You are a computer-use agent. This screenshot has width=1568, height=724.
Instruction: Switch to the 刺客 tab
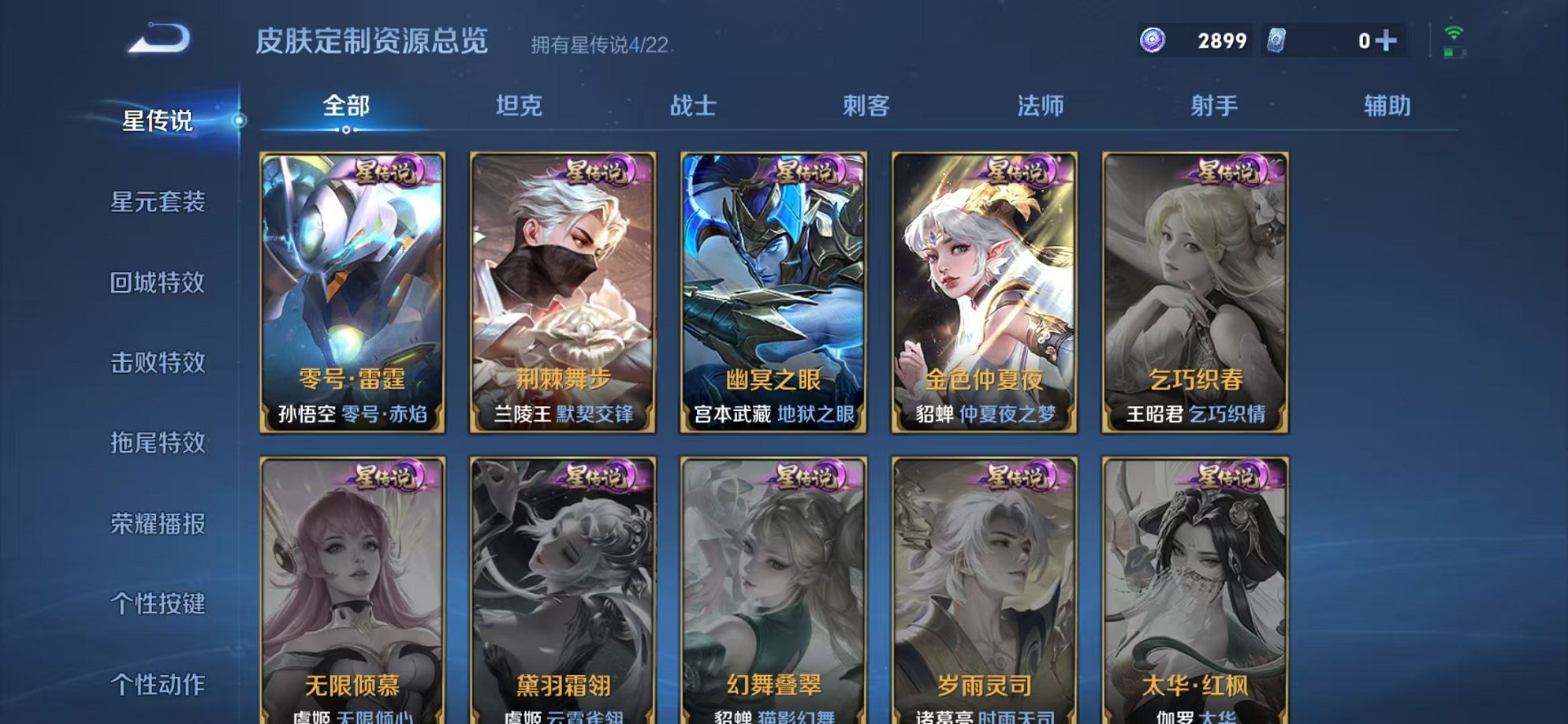(869, 105)
